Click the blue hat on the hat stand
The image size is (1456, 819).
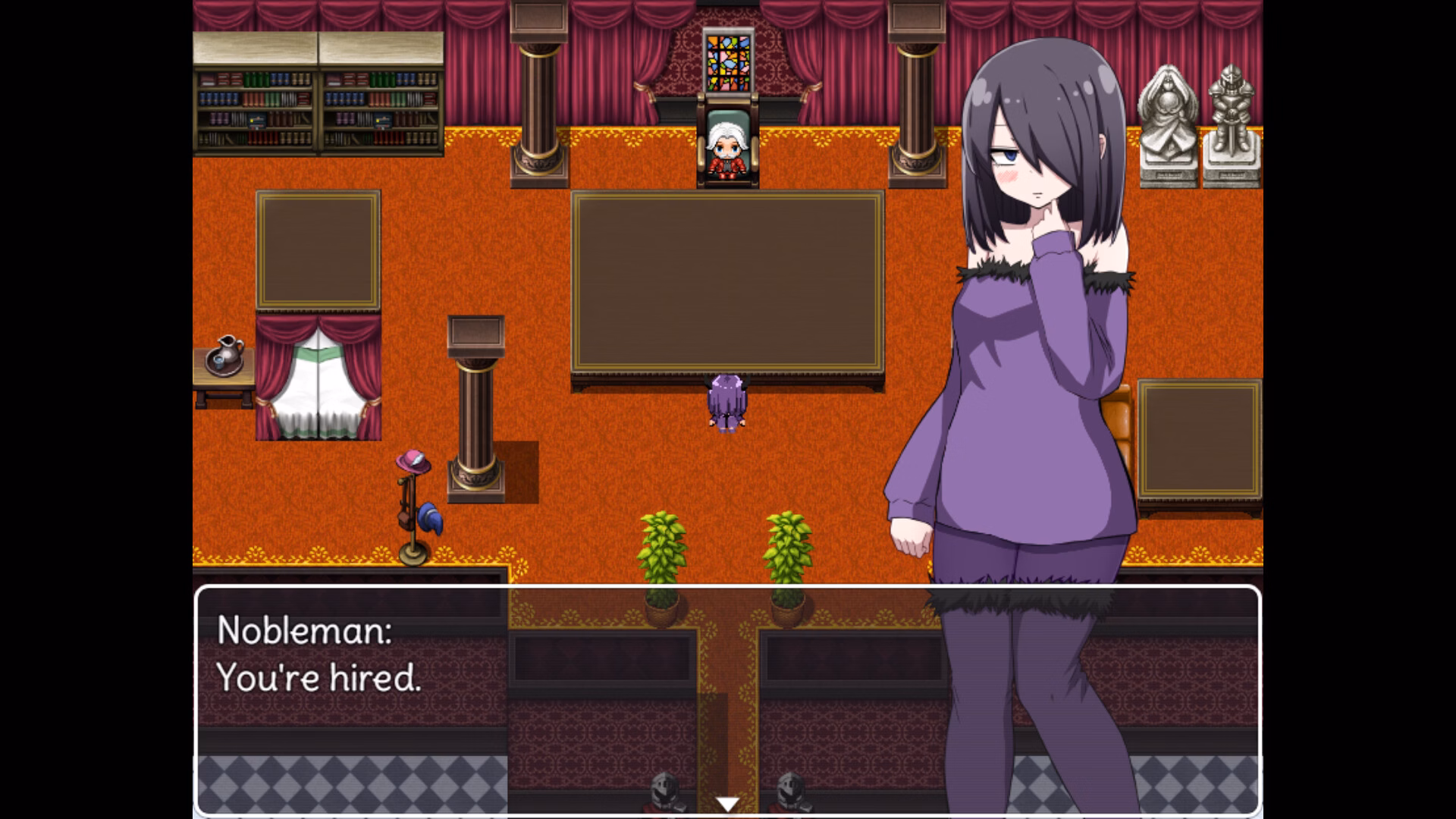[428, 519]
